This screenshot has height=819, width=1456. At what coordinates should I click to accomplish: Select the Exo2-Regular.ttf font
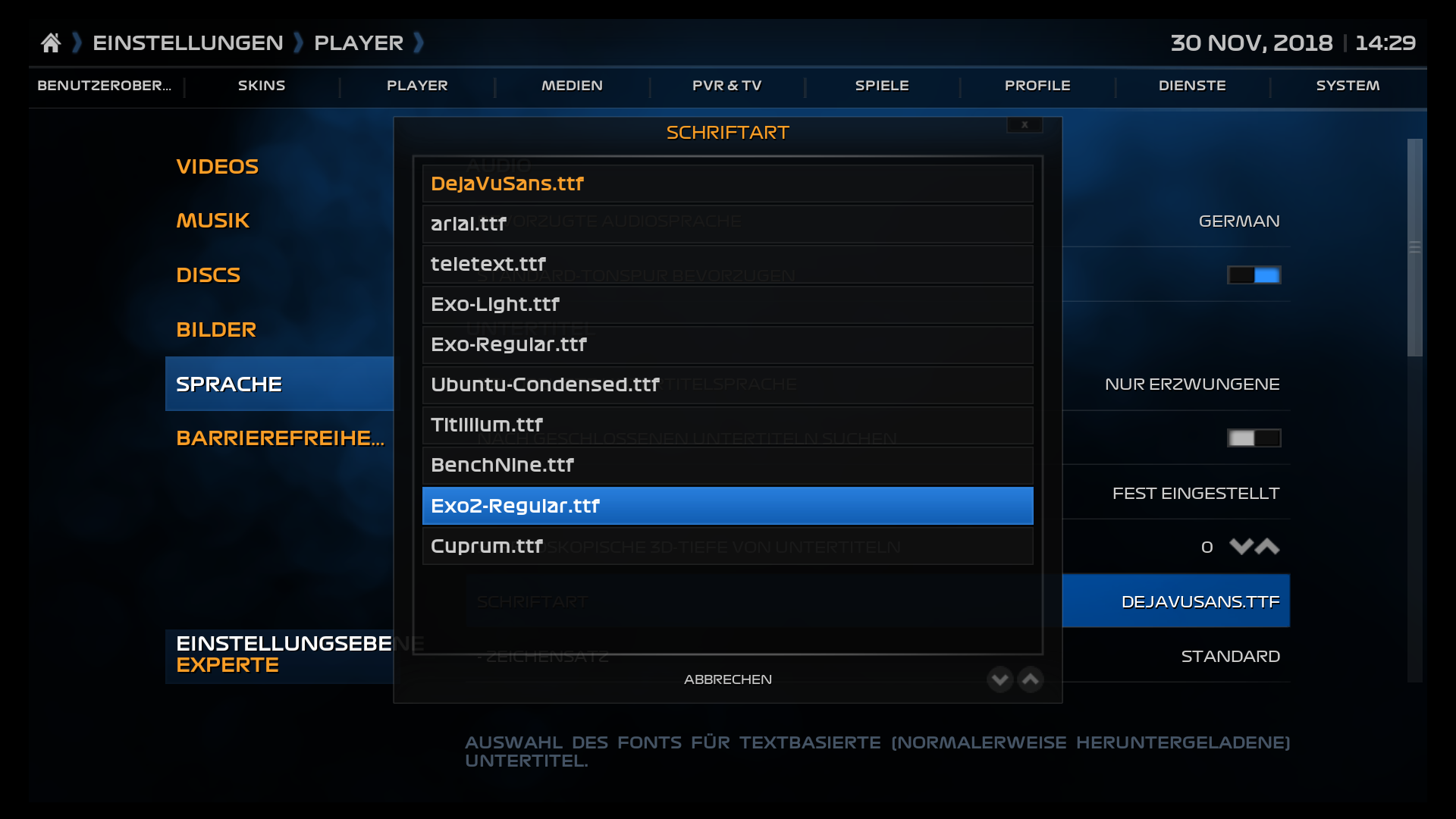pyautogui.click(x=727, y=505)
